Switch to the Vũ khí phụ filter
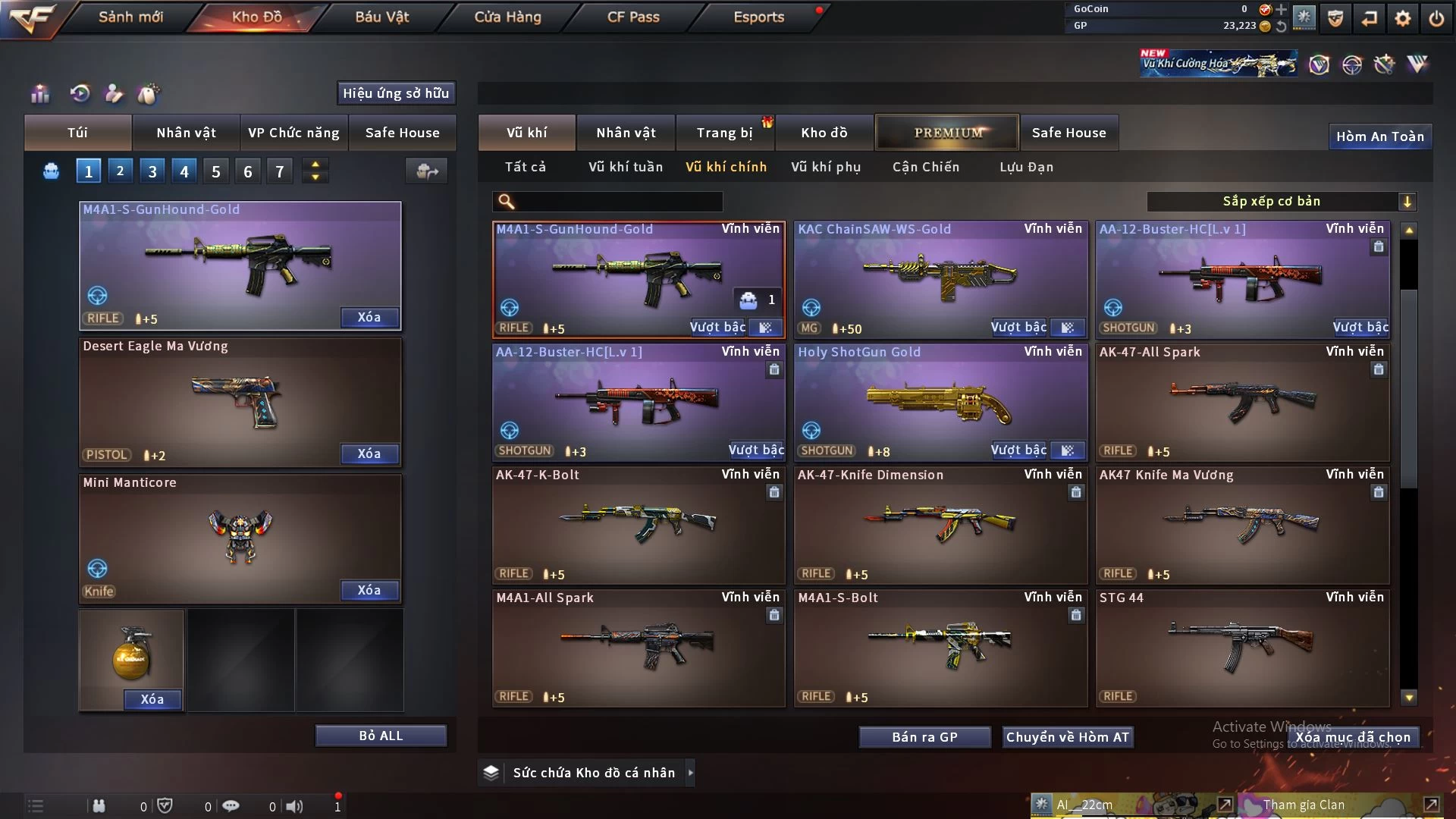The height and width of the screenshot is (819, 1456). (x=826, y=167)
